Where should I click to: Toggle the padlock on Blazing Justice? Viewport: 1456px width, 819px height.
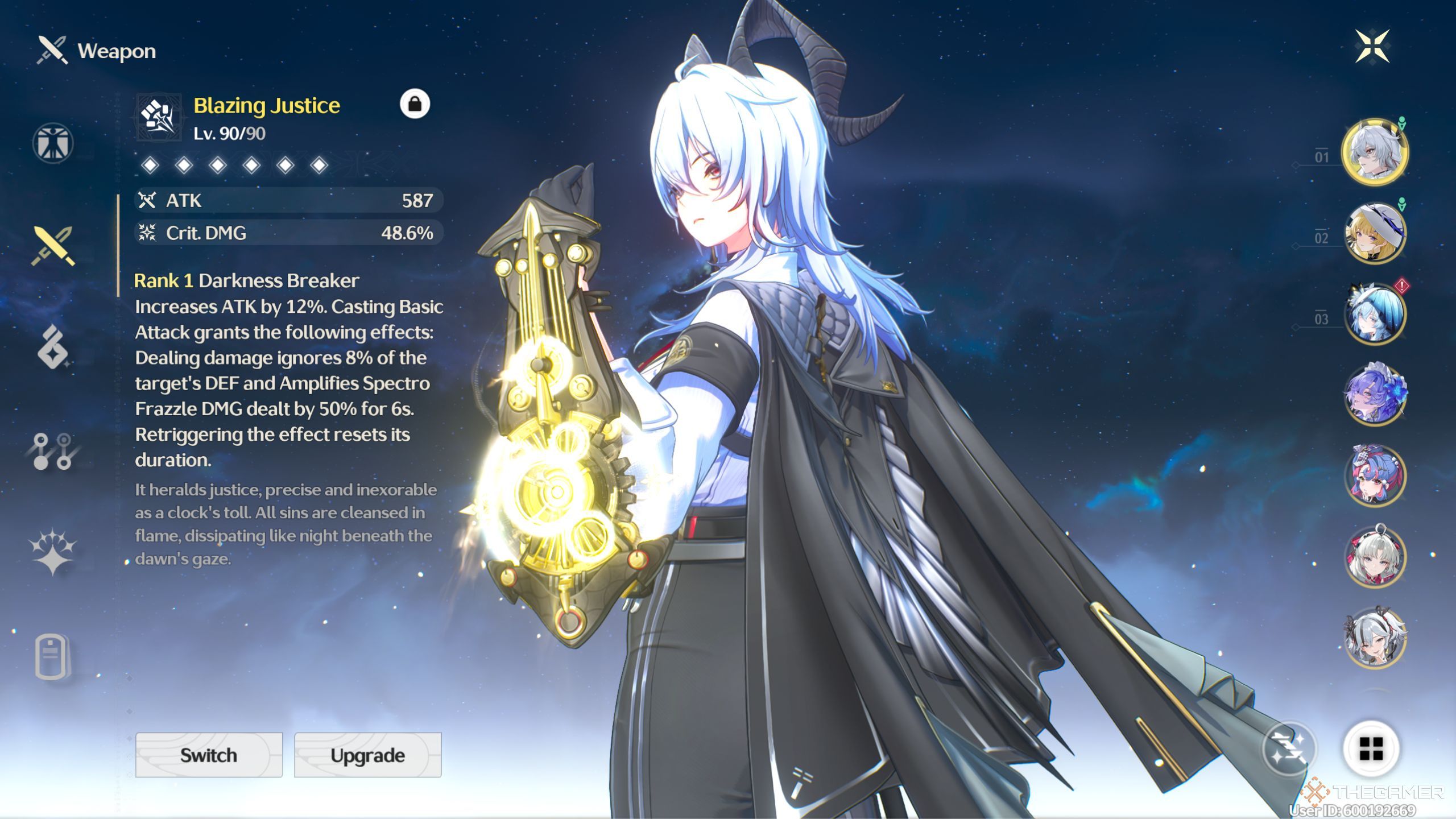(x=415, y=104)
